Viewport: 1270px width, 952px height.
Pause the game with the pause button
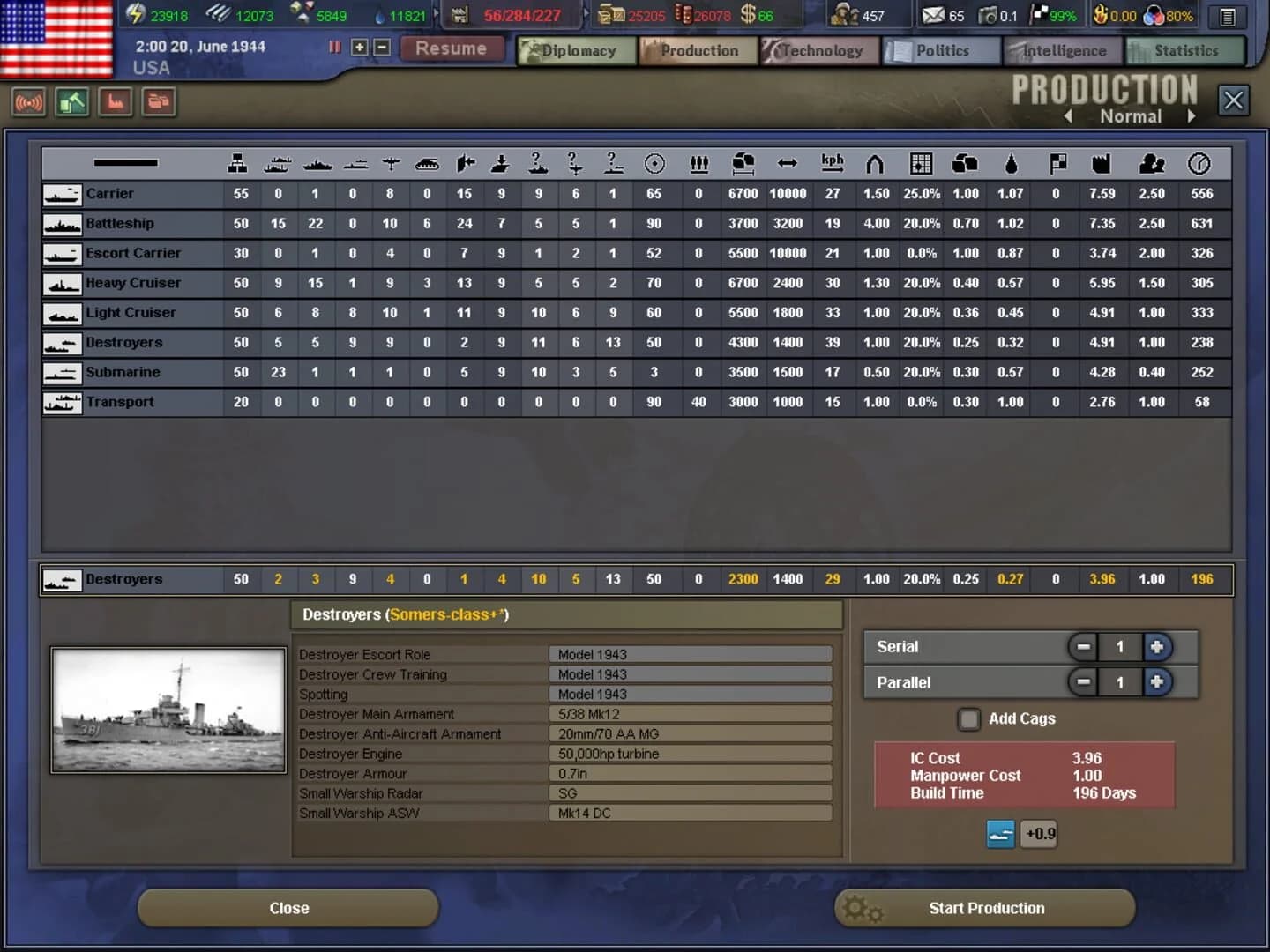tap(334, 48)
